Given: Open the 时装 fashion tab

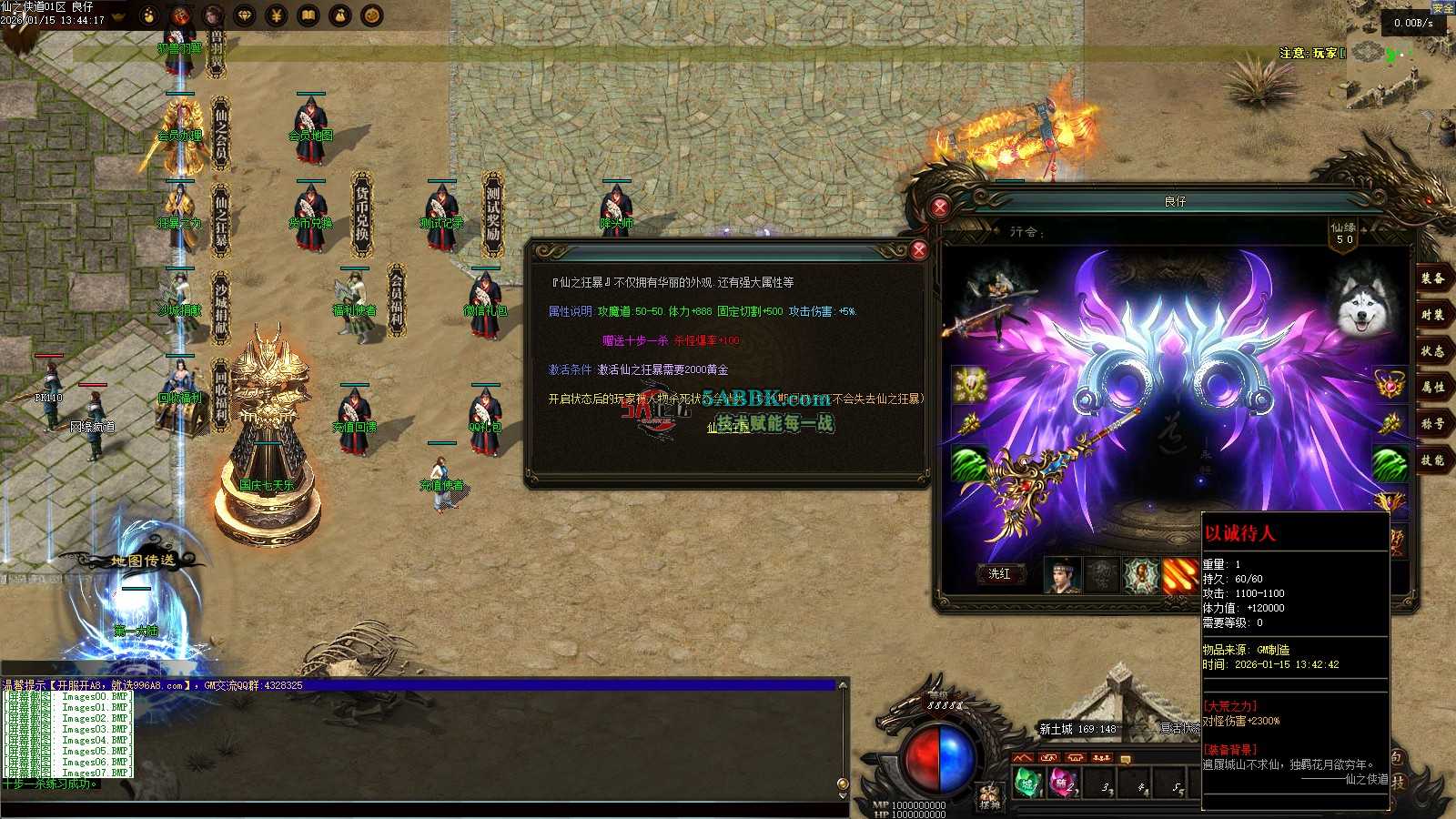Looking at the screenshot, I should point(1432,315).
